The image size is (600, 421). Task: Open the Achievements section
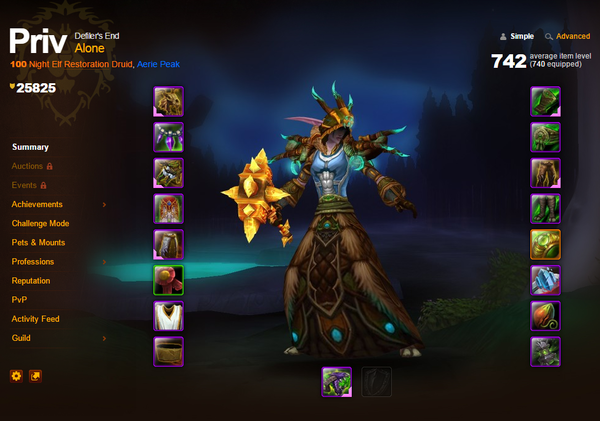[x=37, y=204]
